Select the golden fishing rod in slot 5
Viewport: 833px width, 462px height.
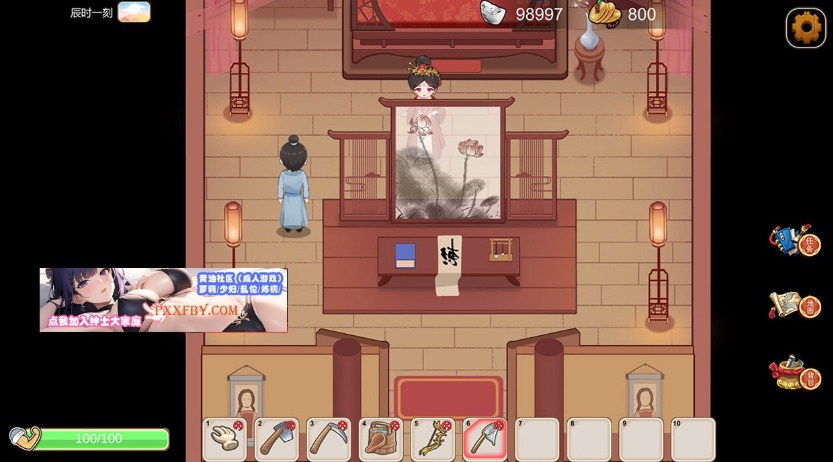tap(433, 439)
